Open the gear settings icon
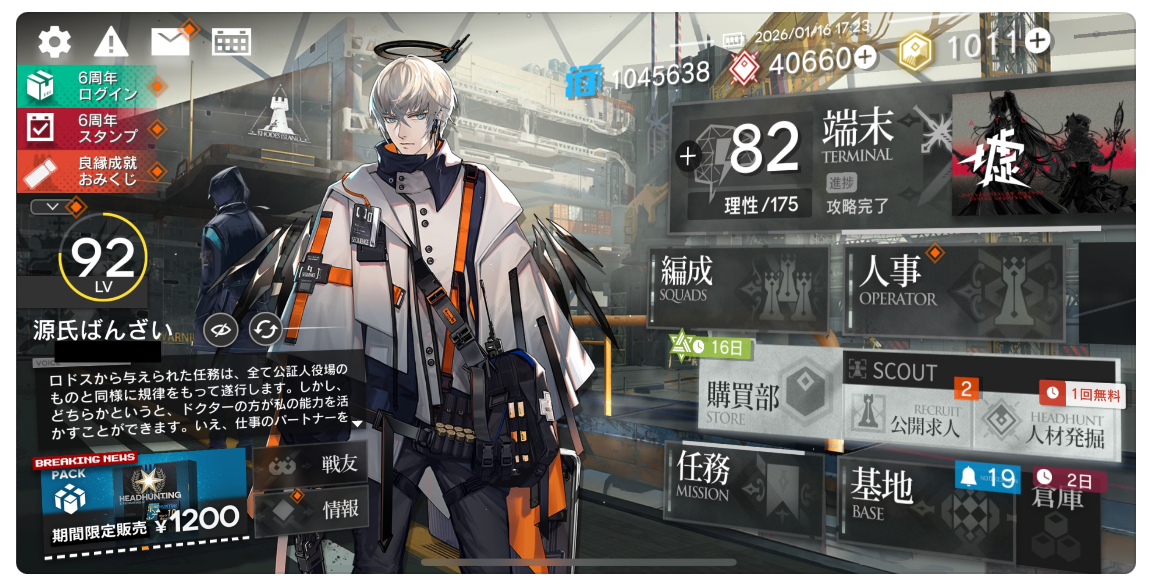Image resolution: width=1150 pixels, height=586 pixels. [54, 41]
